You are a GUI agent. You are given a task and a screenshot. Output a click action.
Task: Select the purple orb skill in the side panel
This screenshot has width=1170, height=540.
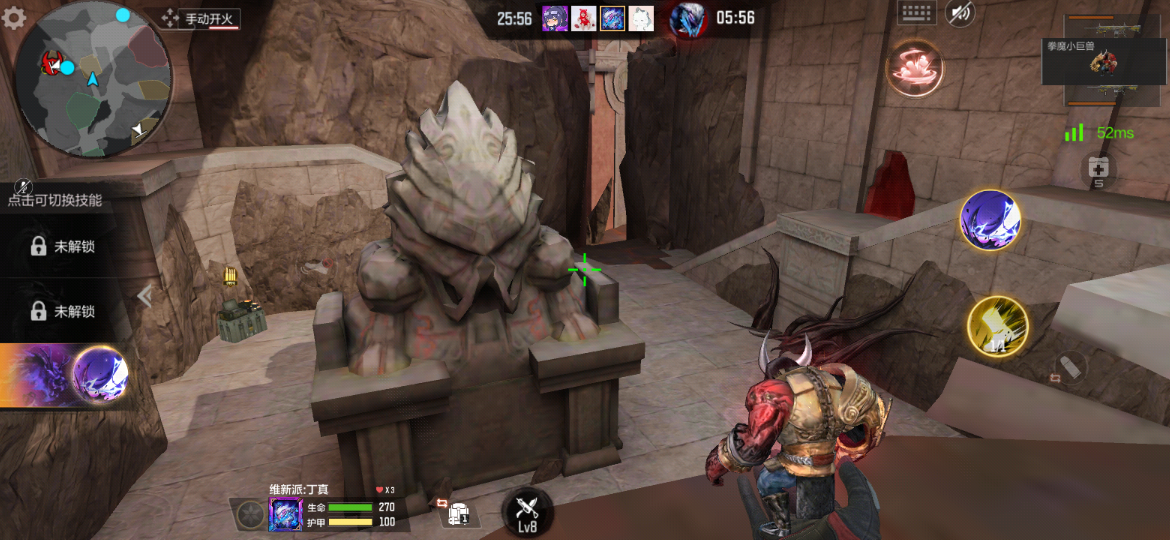coord(100,375)
